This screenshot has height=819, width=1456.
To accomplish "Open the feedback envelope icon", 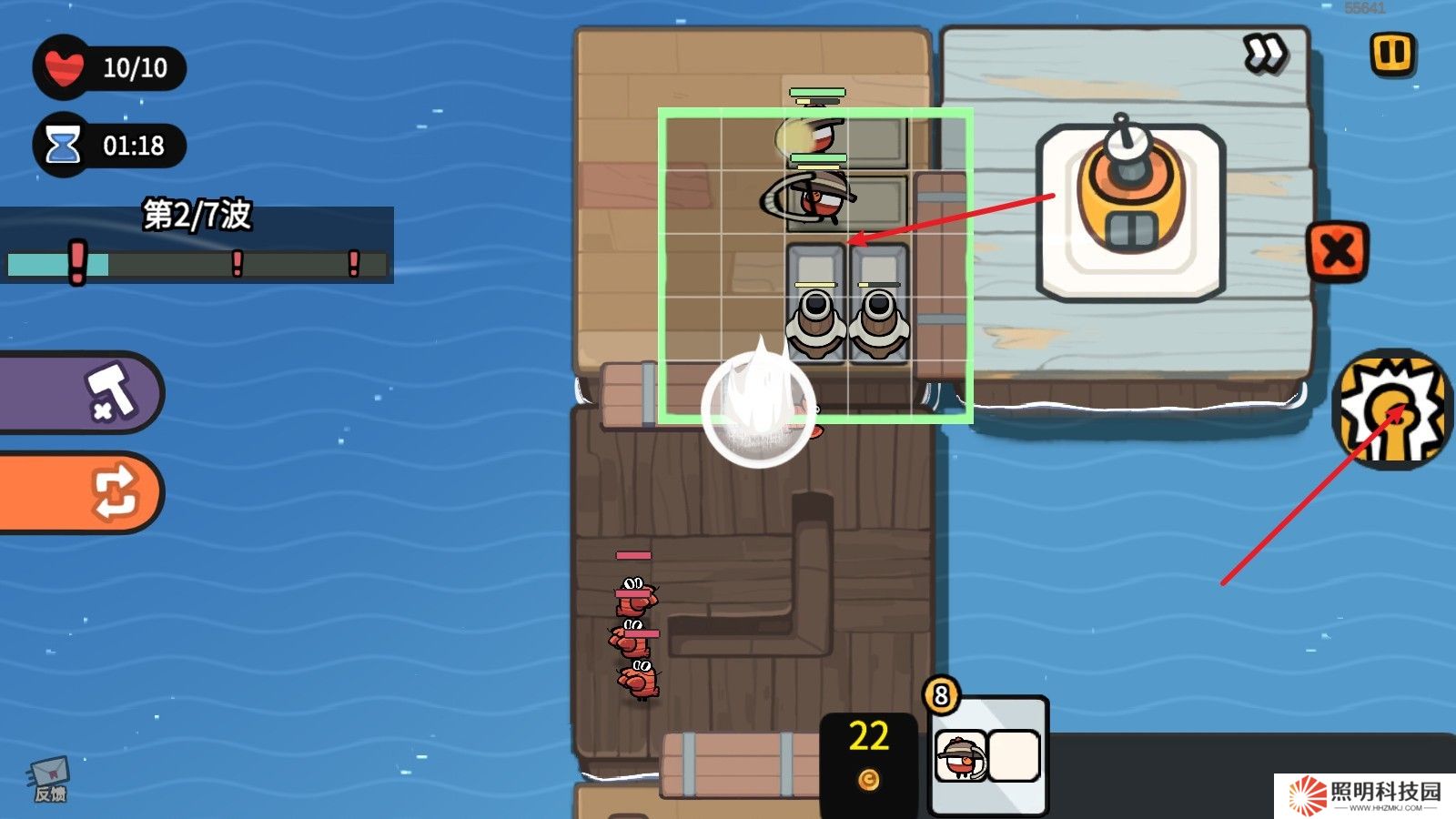I will point(50,778).
